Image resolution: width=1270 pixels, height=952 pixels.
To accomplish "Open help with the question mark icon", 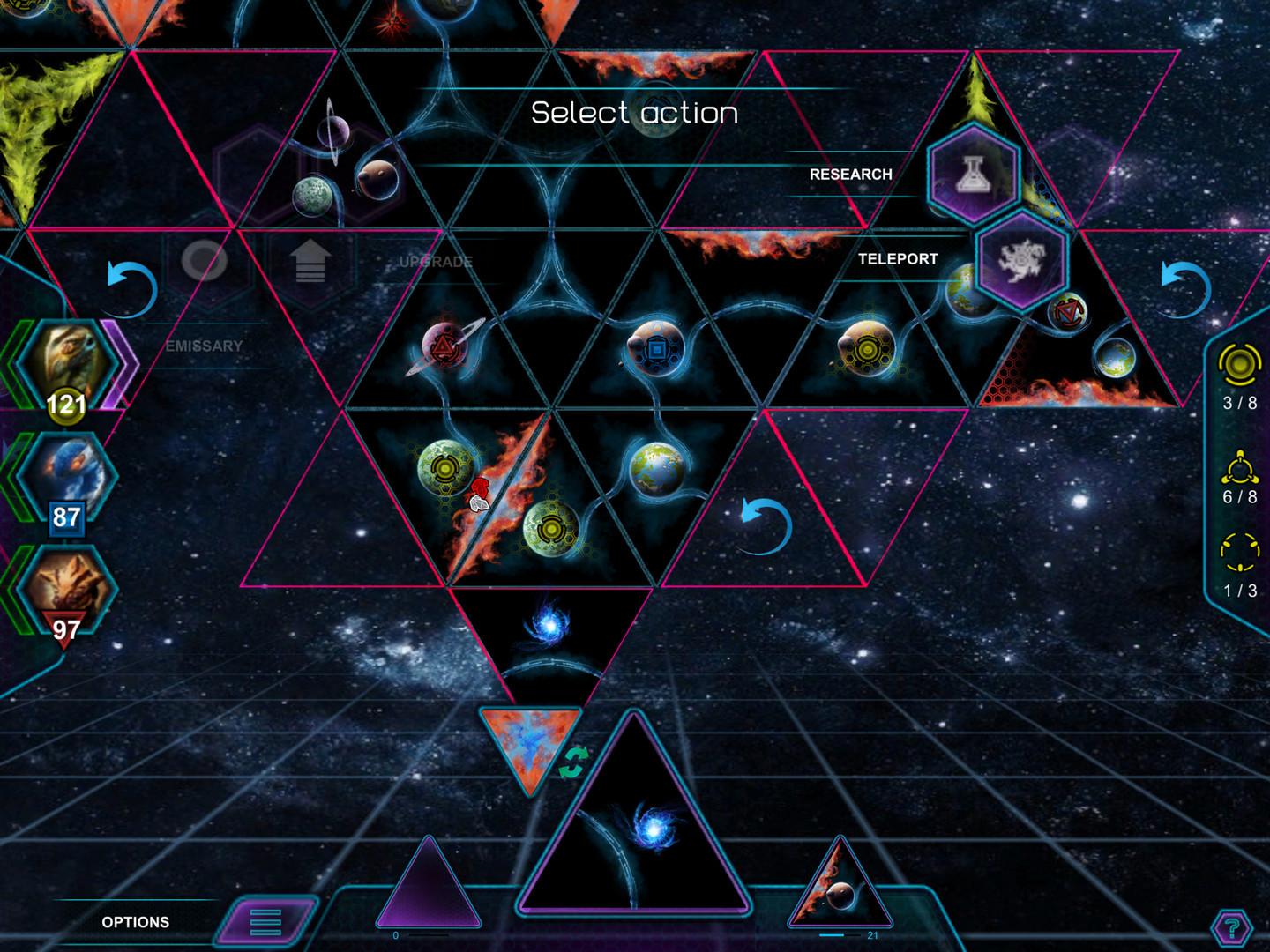I will (x=1229, y=927).
